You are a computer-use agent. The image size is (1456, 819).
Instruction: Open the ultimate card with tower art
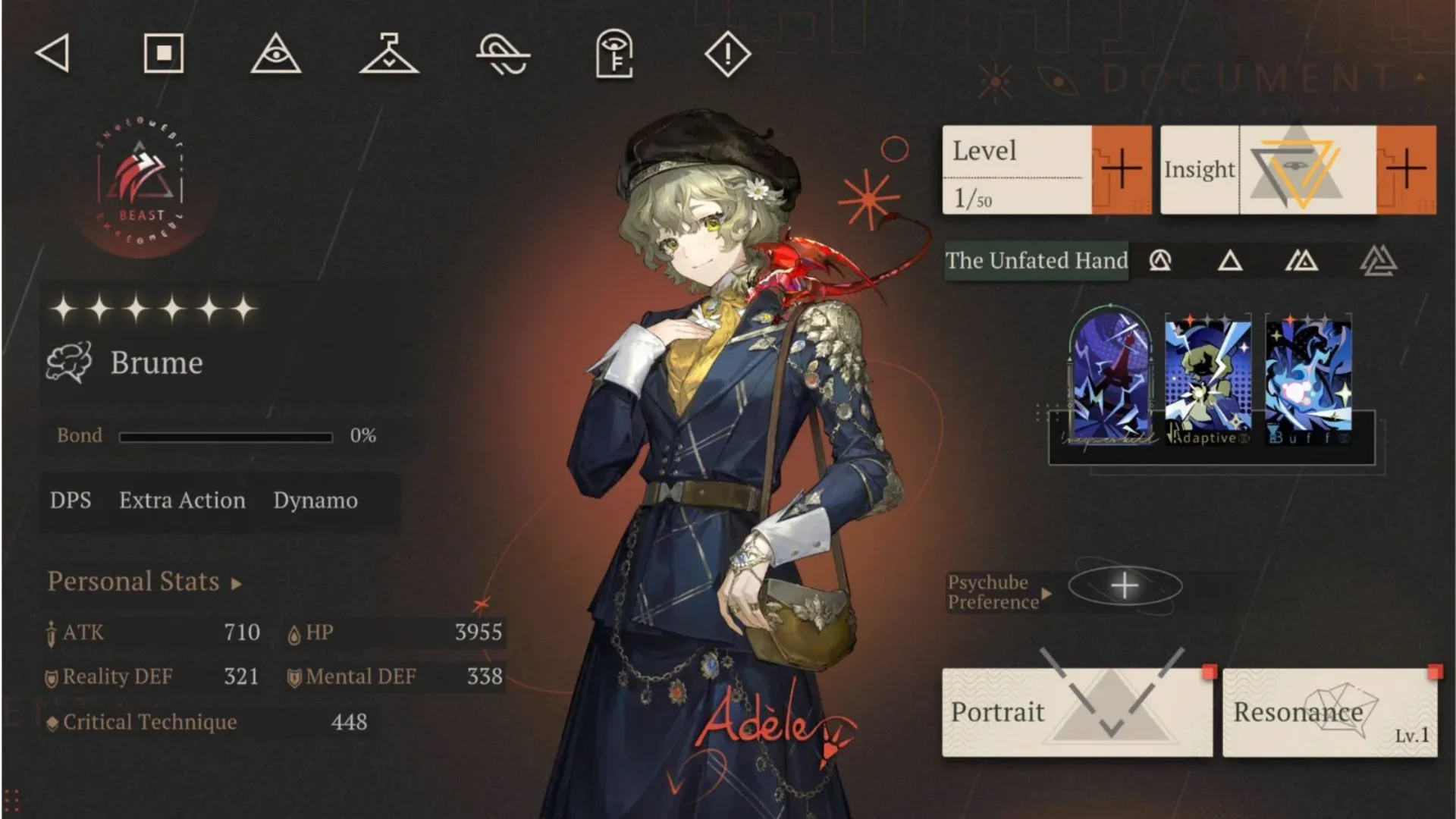point(1110,378)
